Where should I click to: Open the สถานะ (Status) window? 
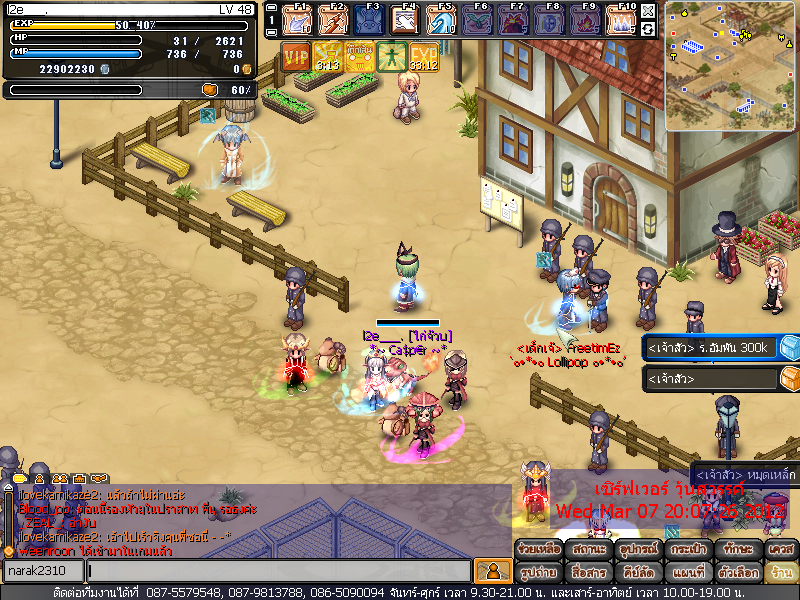pyautogui.click(x=588, y=549)
